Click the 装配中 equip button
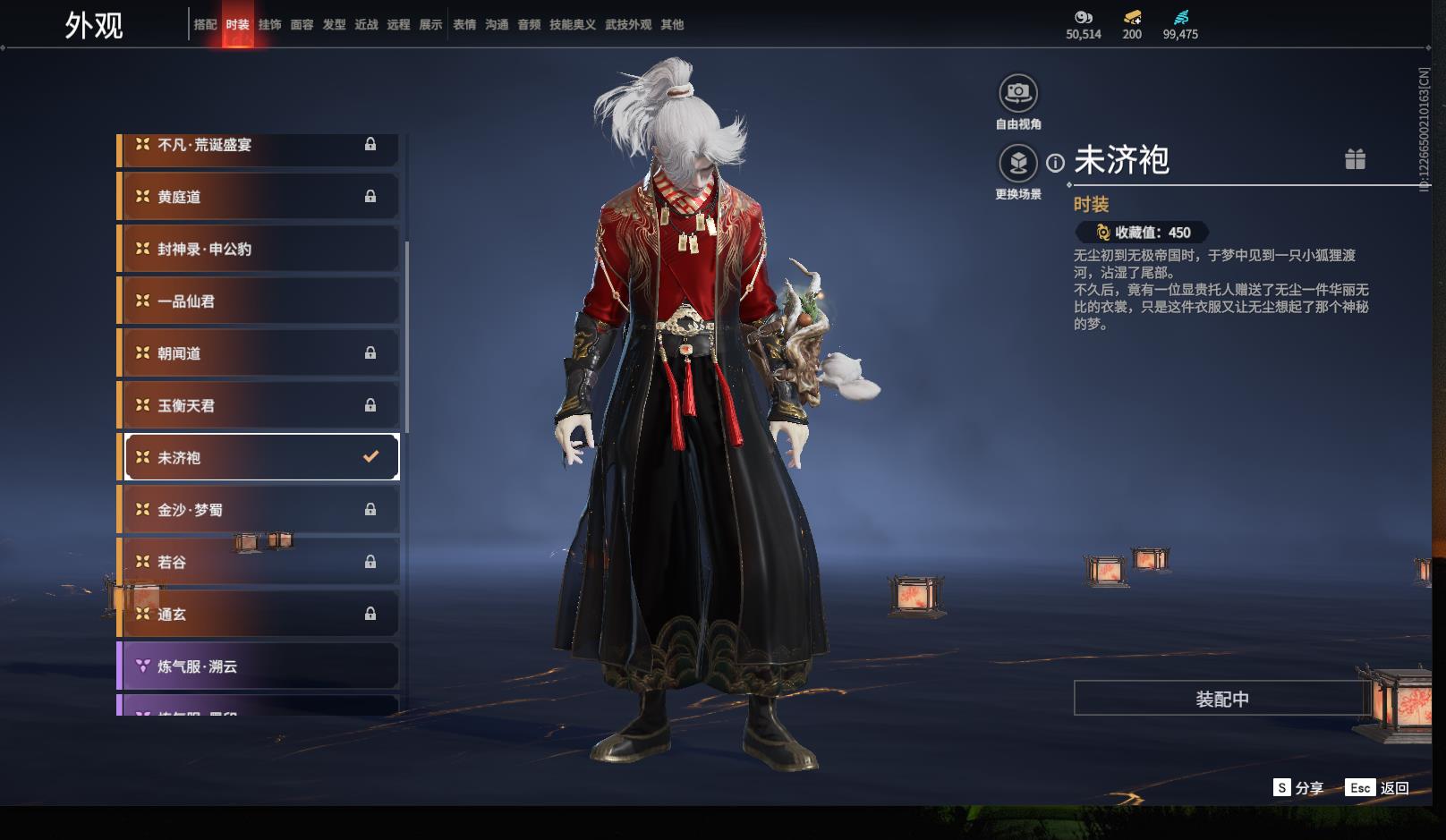This screenshot has height=840, width=1446. pos(1221,699)
